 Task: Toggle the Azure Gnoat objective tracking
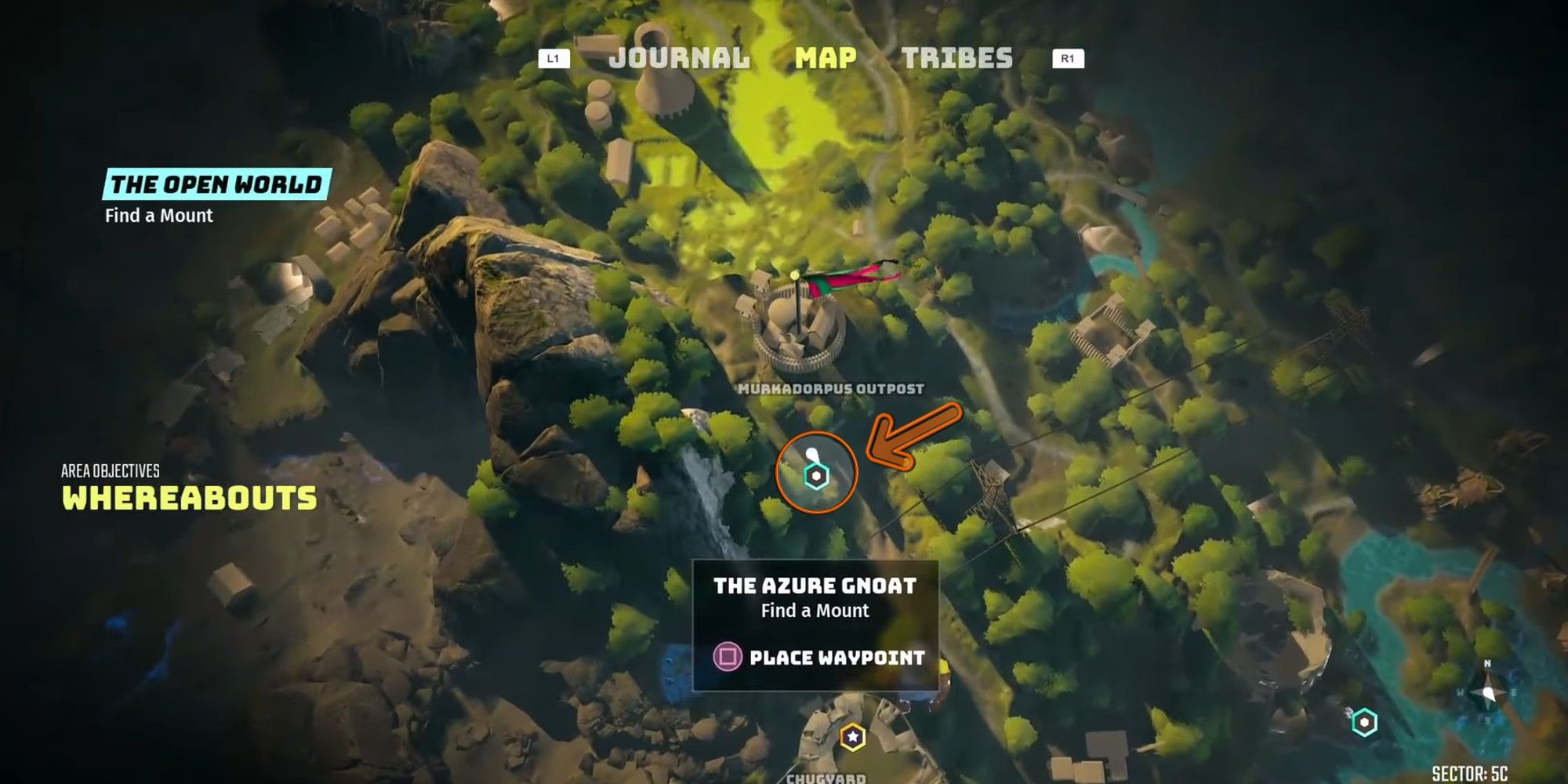pos(815,585)
